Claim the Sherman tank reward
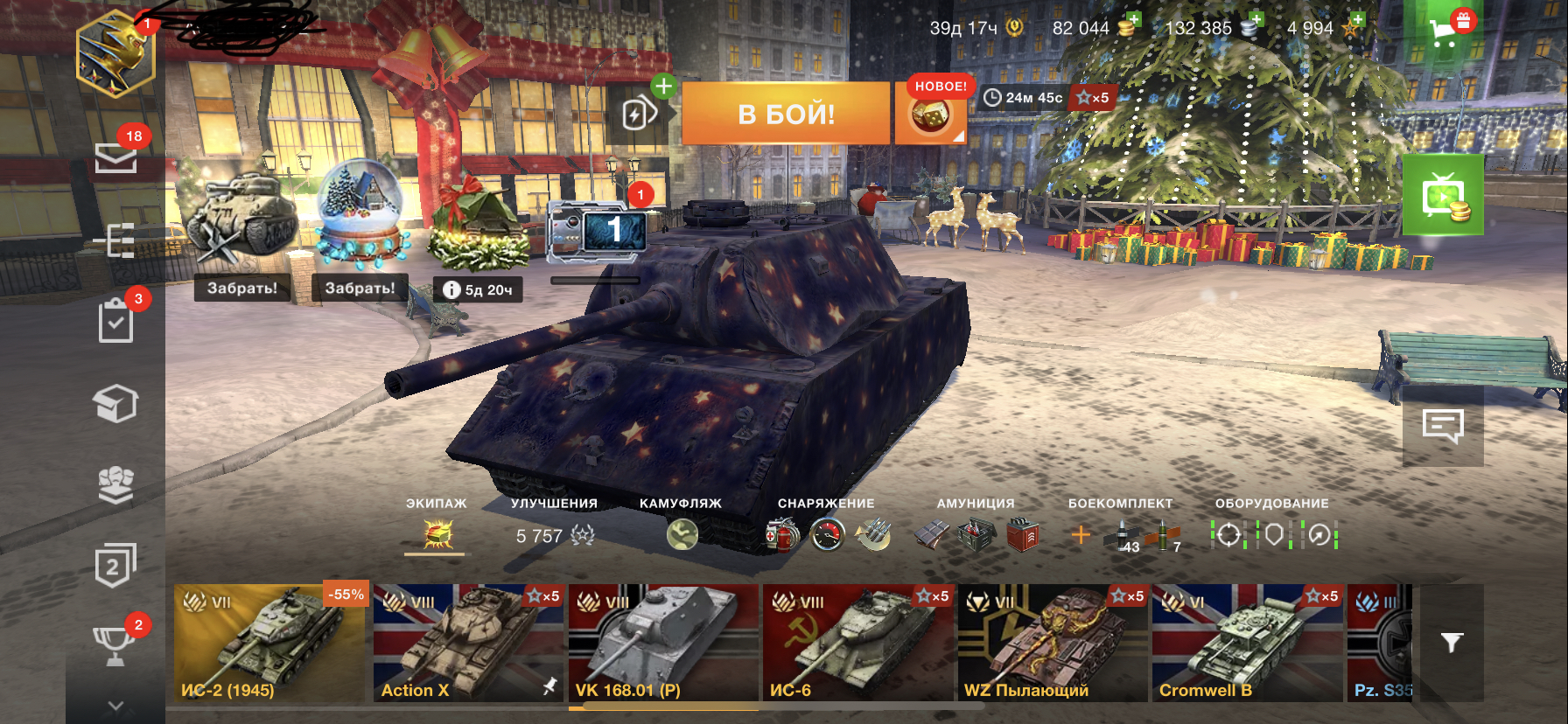This screenshot has width=1568, height=724. [x=241, y=288]
